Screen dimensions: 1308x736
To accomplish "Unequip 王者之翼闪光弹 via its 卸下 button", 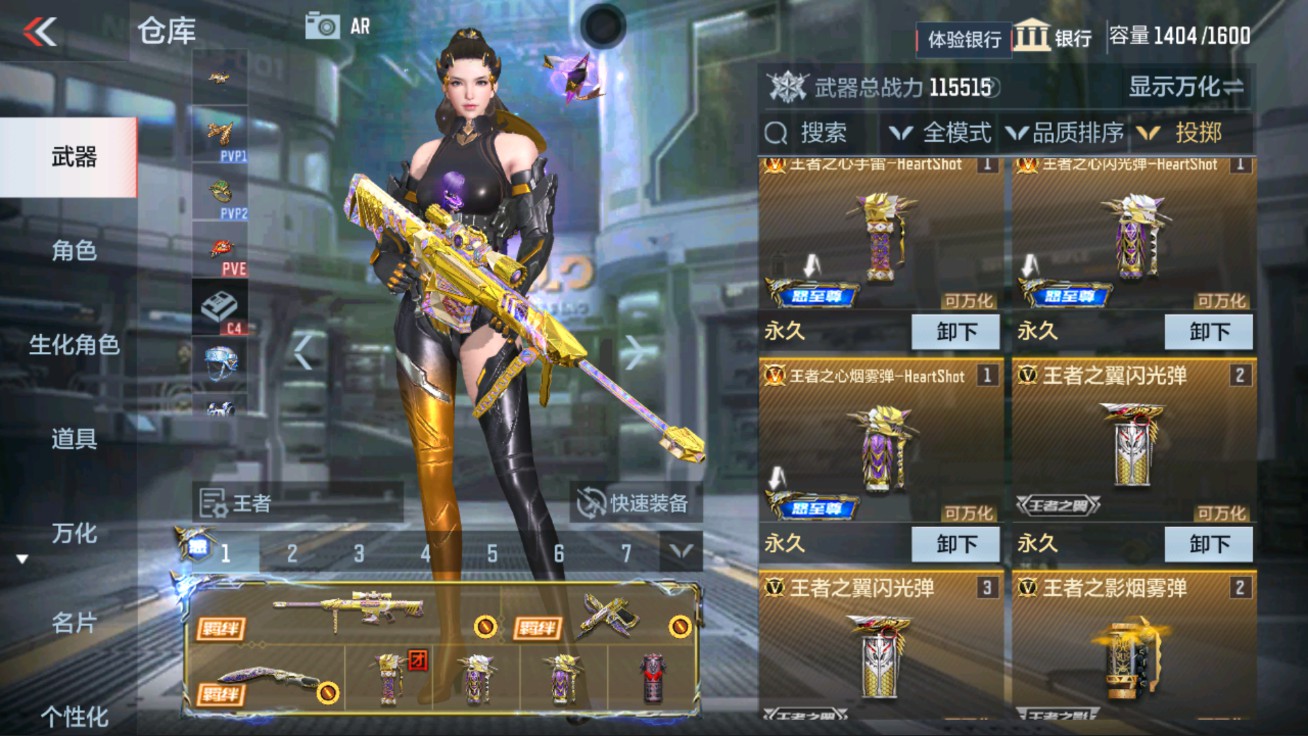I will [x=1209, y=544].
